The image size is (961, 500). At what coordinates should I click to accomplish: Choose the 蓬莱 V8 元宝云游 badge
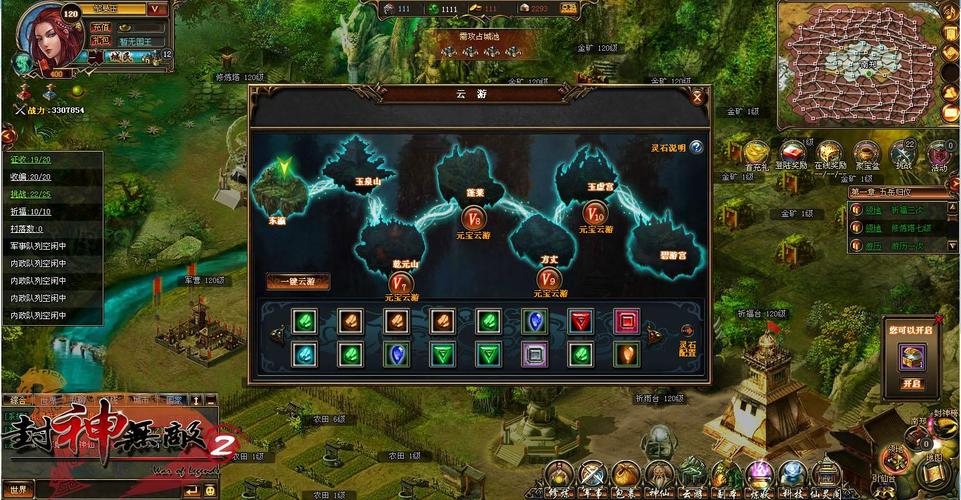[474, 218]
